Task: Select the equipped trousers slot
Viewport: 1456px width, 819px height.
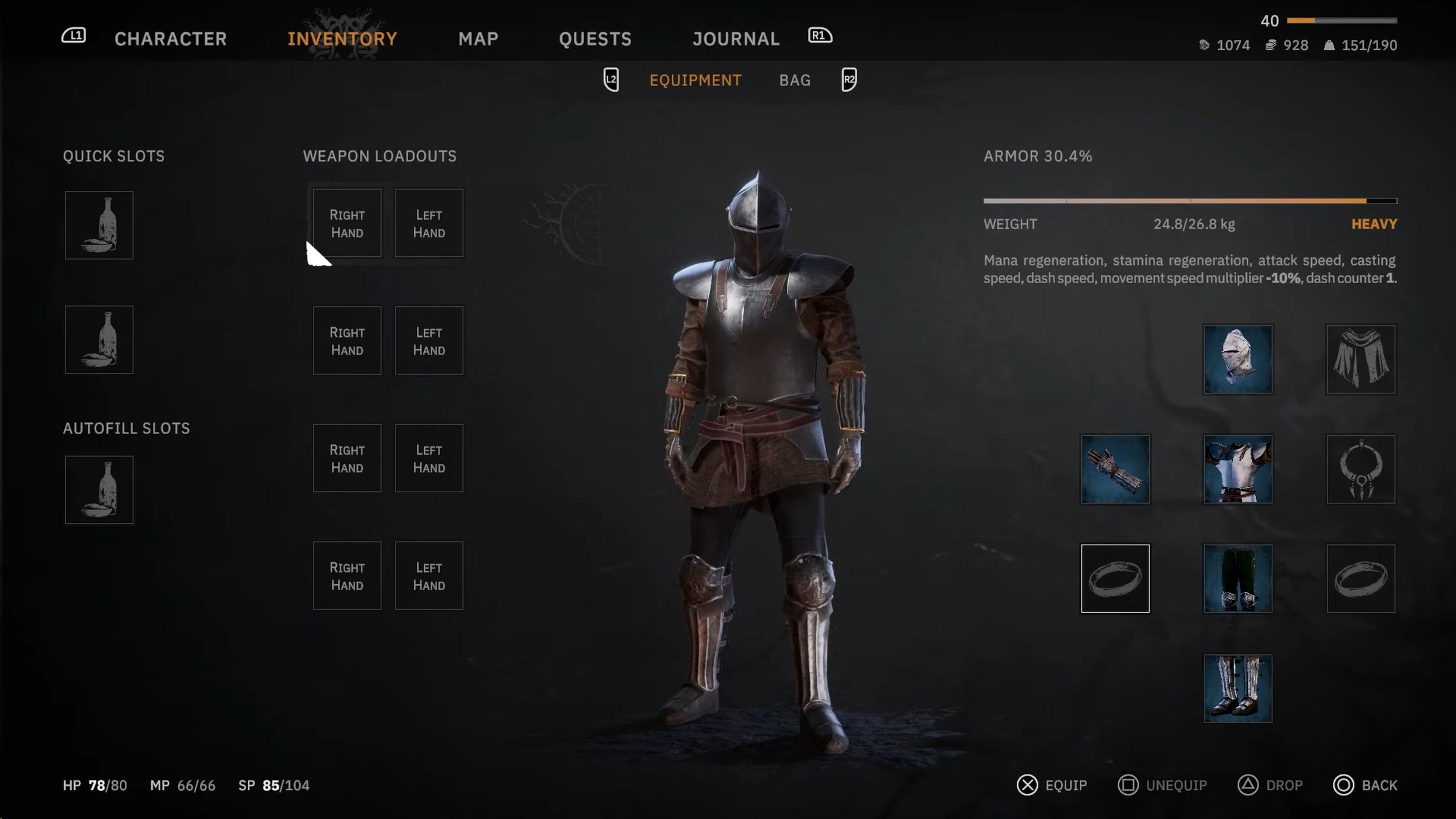Action: (x=1238, y=578)
